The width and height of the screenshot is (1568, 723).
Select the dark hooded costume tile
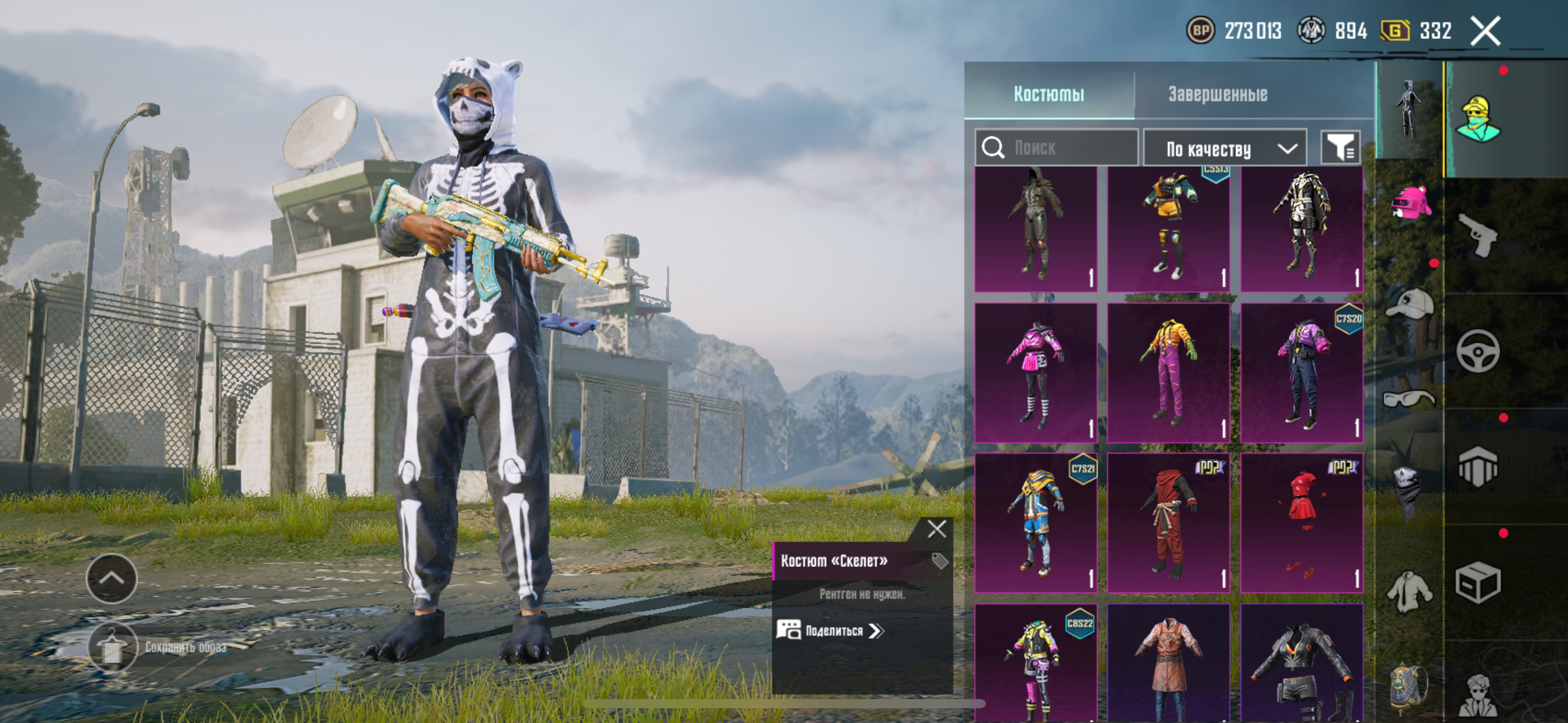pos(1036,229)
